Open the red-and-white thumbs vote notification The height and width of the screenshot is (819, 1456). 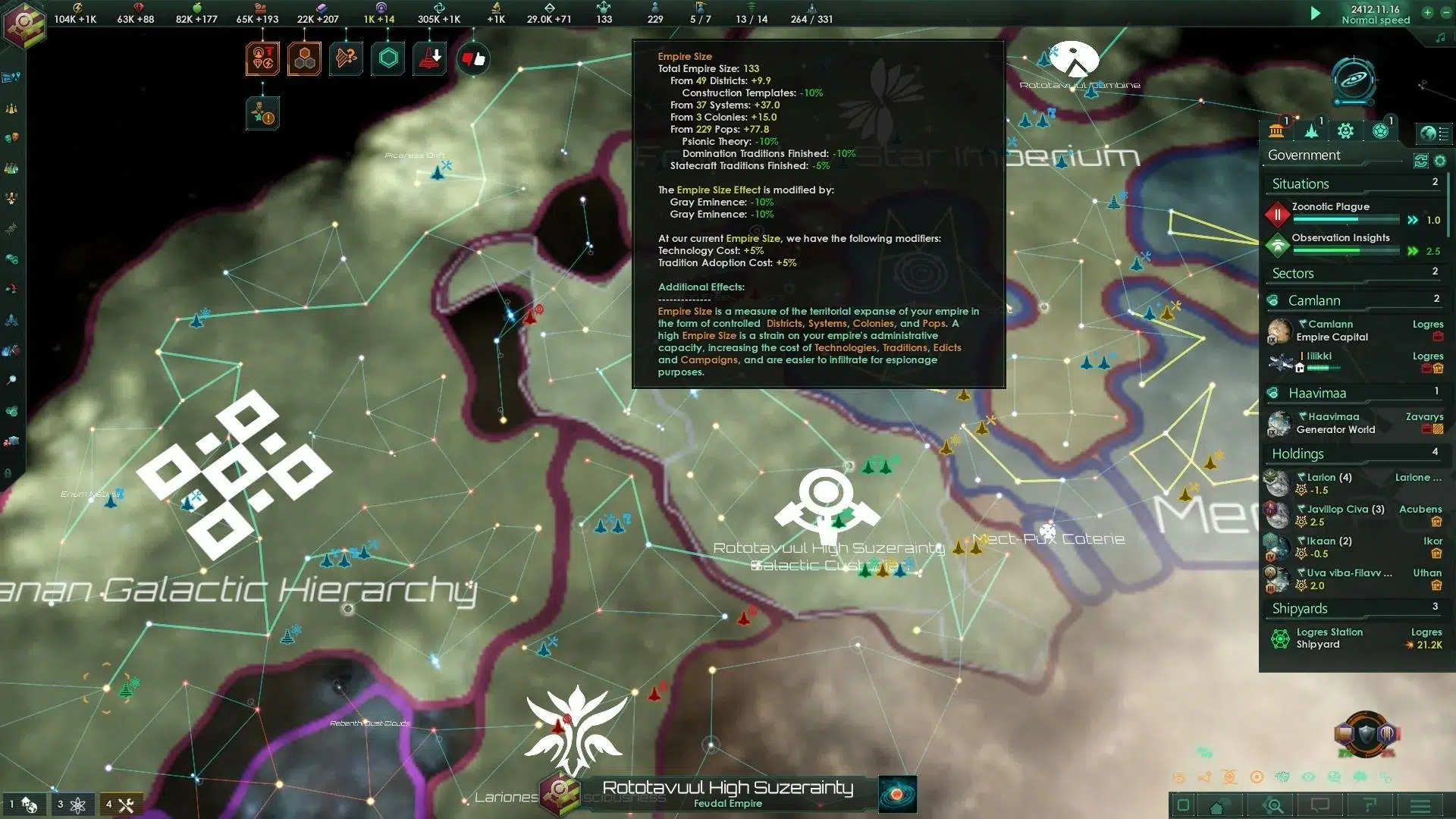[x=473, y=59]
